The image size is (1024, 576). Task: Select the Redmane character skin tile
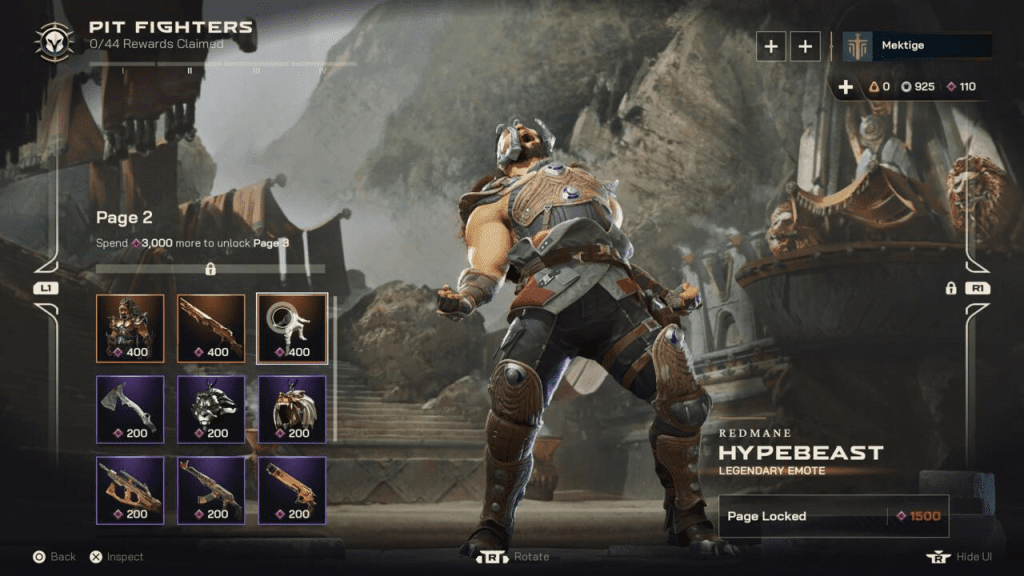130,327
